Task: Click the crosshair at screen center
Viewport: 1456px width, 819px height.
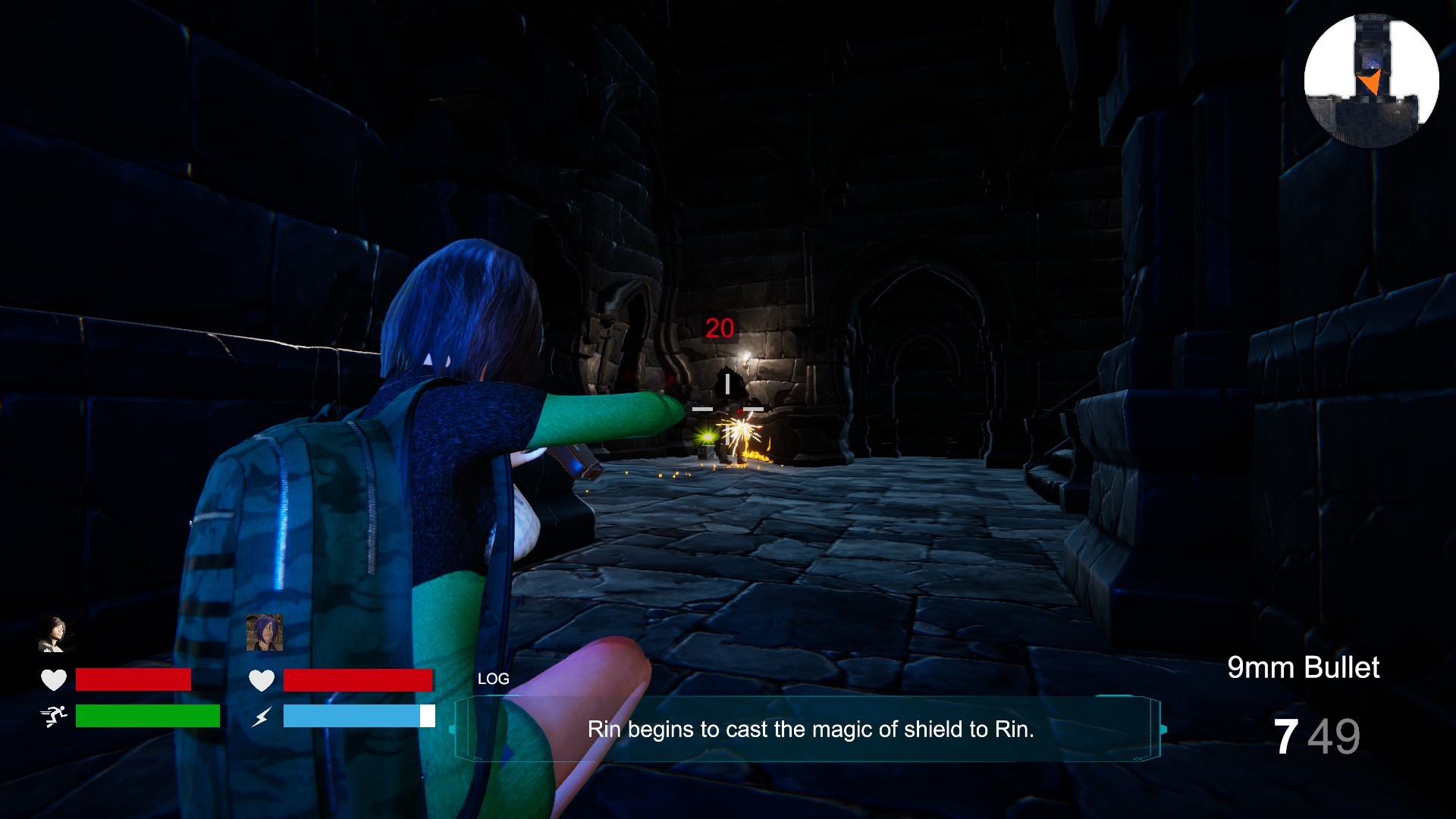Action: (728, 408)
